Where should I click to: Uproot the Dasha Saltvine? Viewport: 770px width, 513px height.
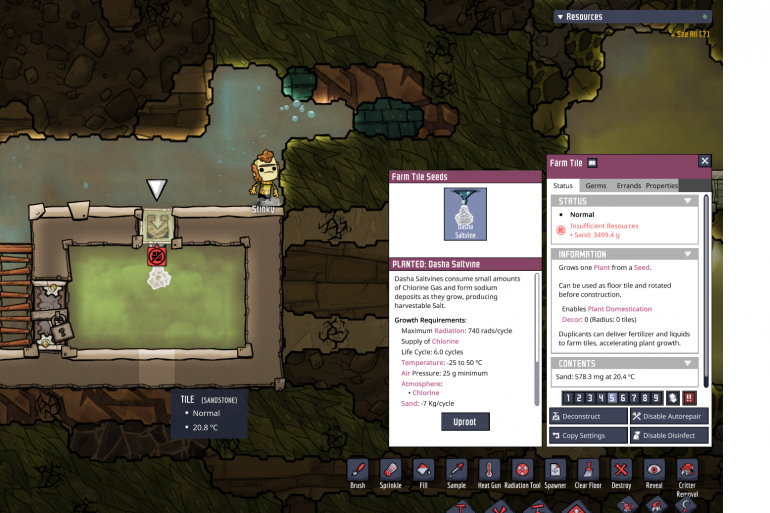465,421
